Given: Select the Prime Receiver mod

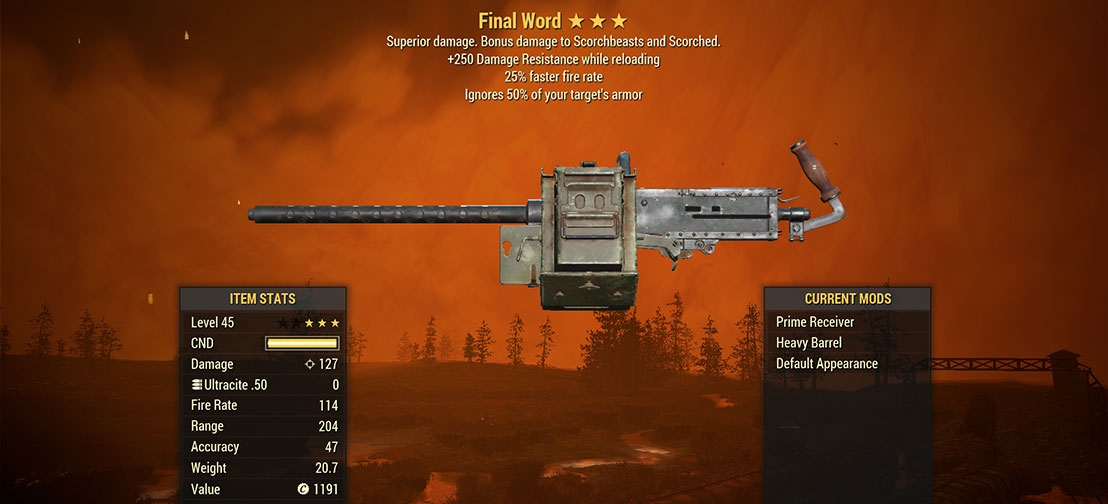Looking at the screenshot, I should pos(813,322).
